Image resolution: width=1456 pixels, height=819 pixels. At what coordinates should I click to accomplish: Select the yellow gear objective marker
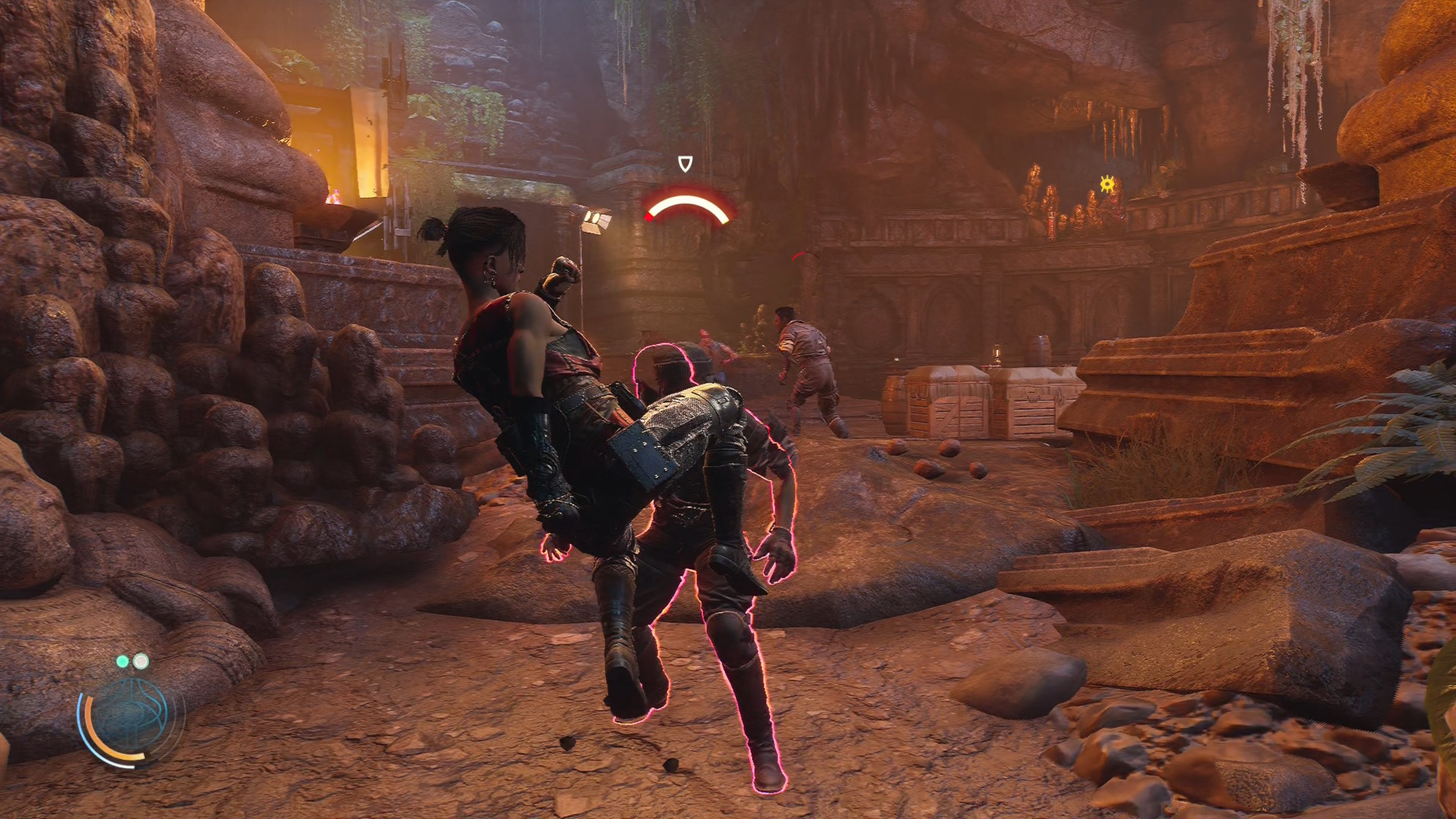click(1107, 183)
